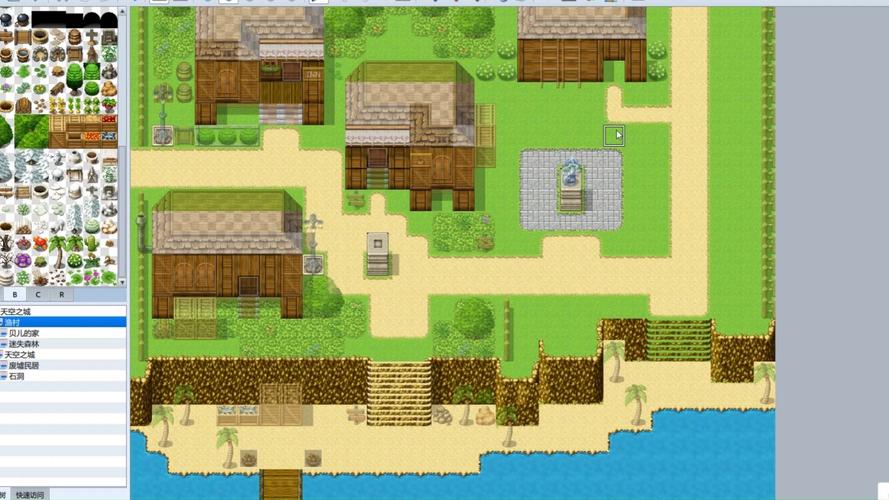
Task: Choose the 迷失森林 map entry
Action: (25, 344)
